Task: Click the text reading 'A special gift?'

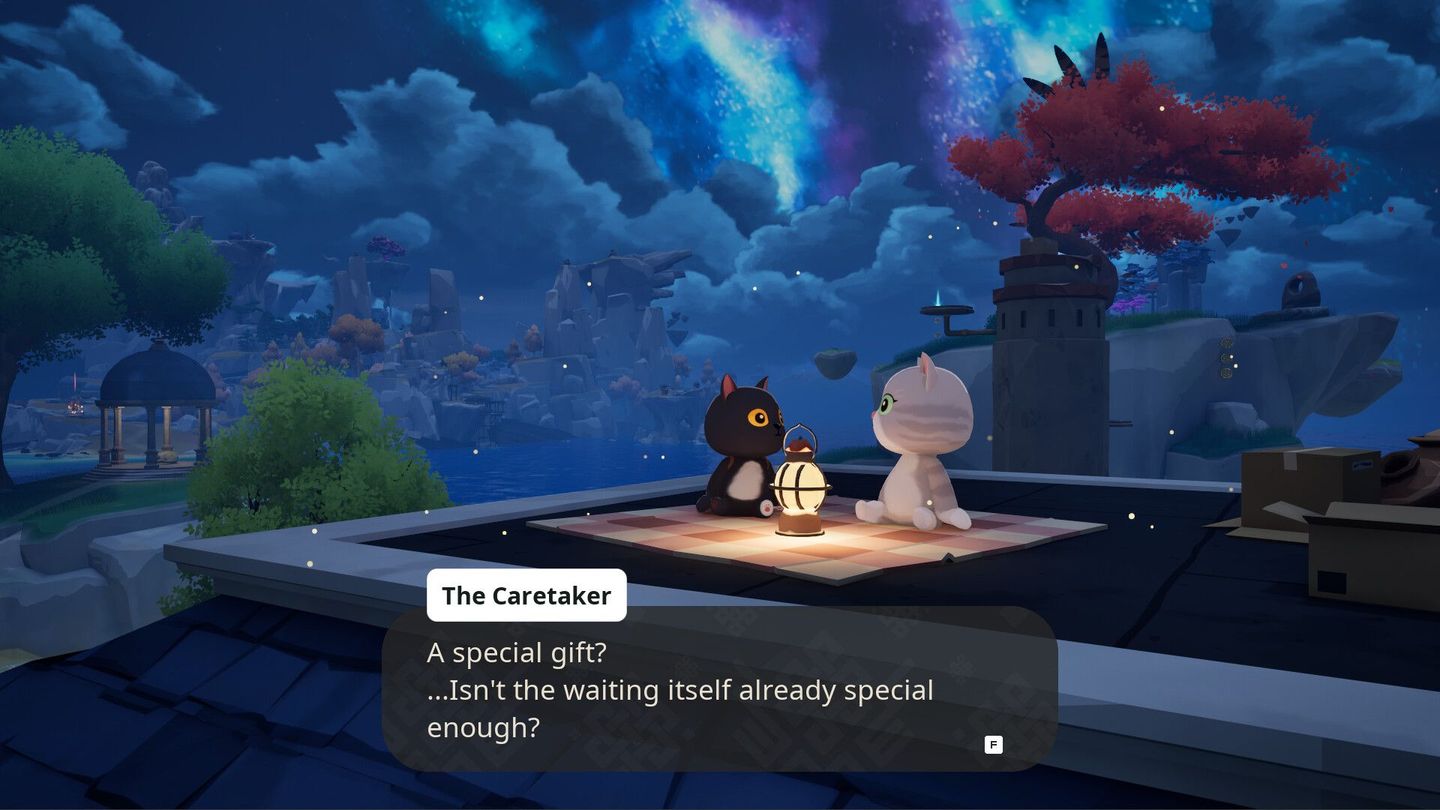Action: point(517,652)
